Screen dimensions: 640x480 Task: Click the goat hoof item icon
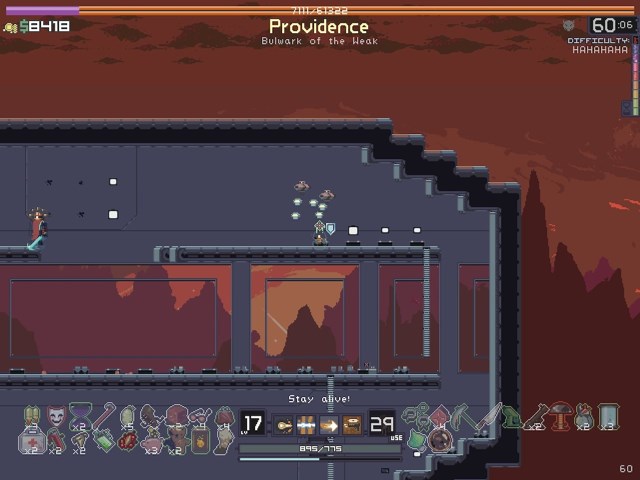coord(79,440)
